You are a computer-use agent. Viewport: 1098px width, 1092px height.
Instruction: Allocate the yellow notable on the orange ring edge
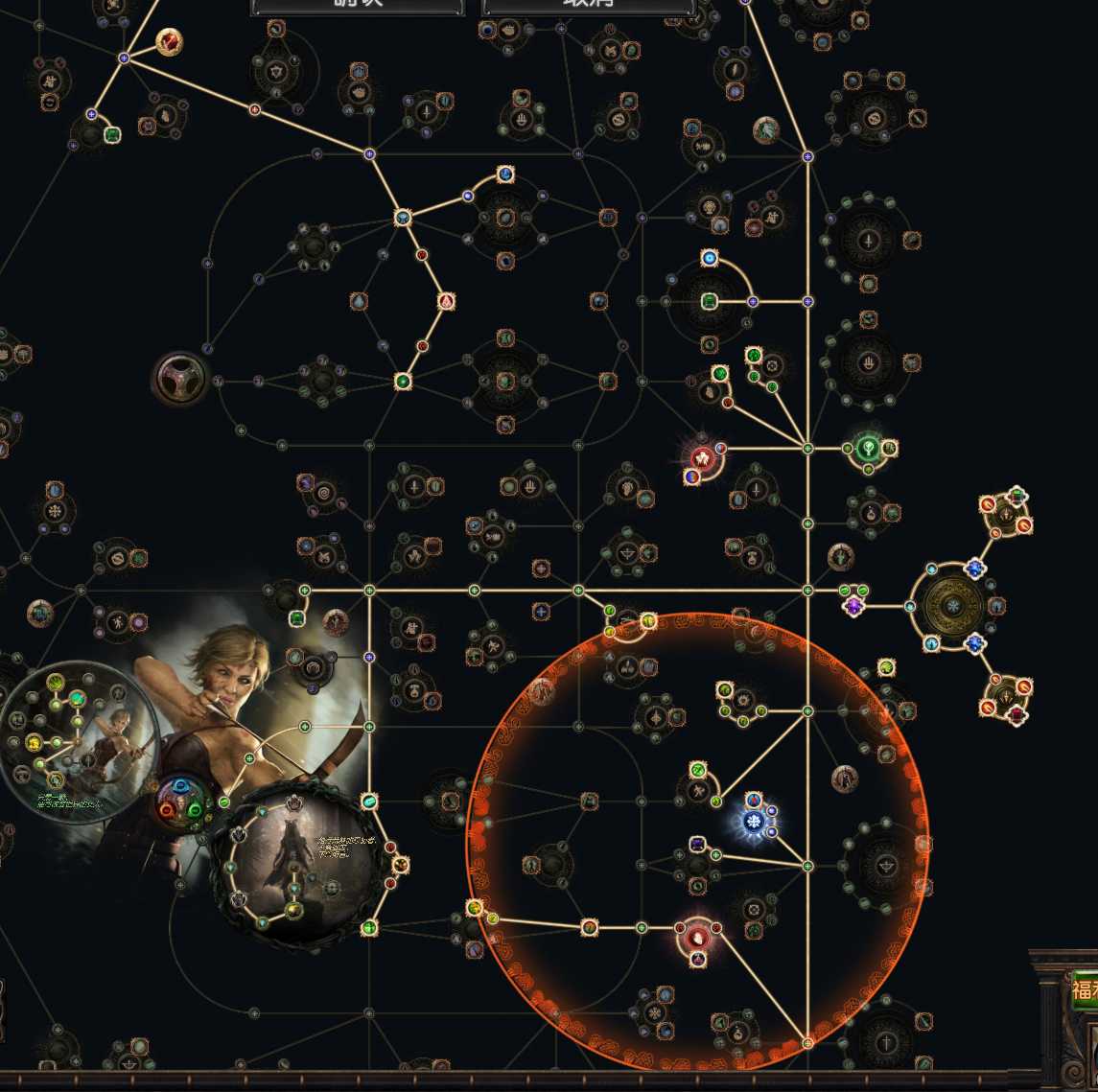click(x=474, y=907)
